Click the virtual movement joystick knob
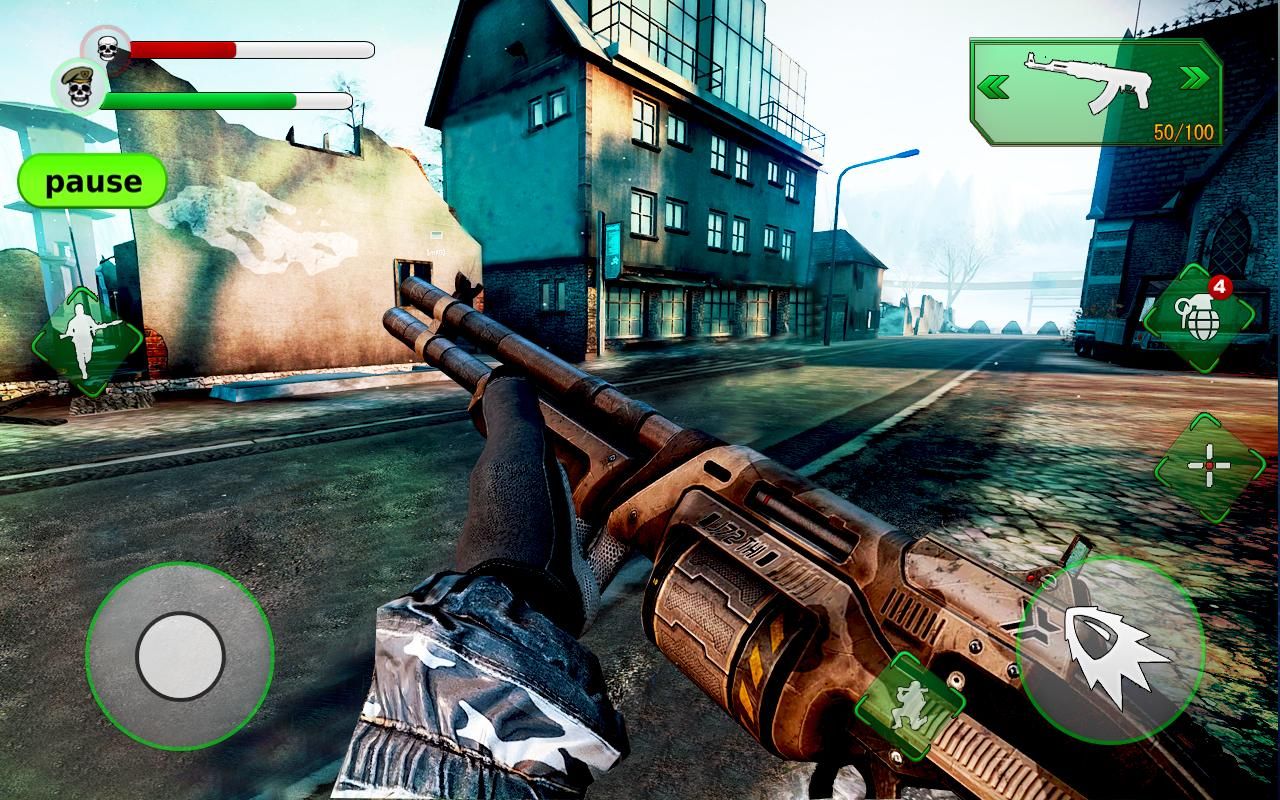This screenshot has width=1280, height=800. click(x=180, y=656)
